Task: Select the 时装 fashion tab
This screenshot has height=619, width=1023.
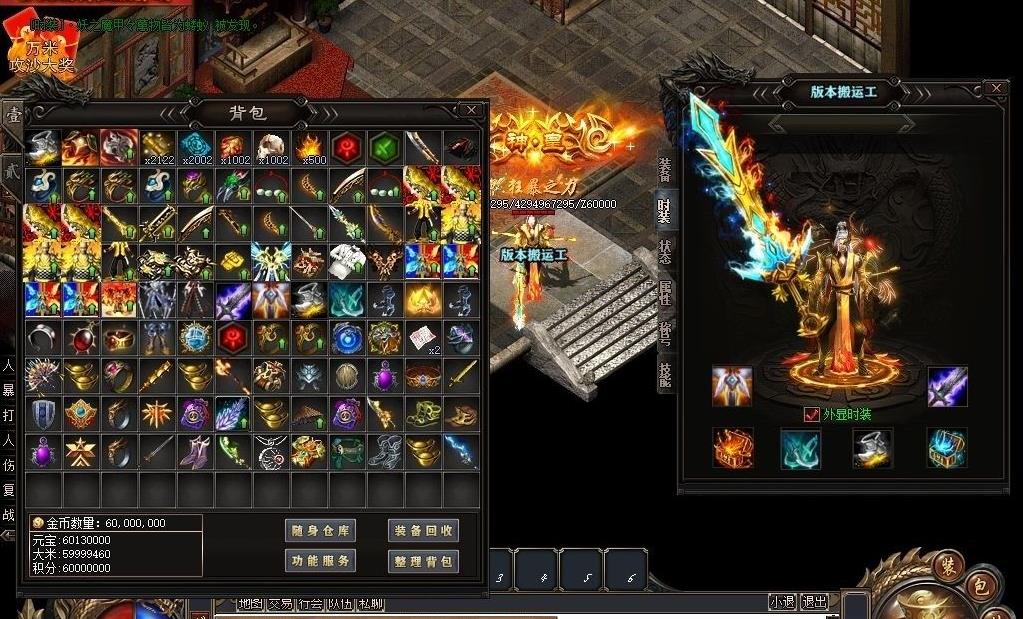Action: (664, 210)
